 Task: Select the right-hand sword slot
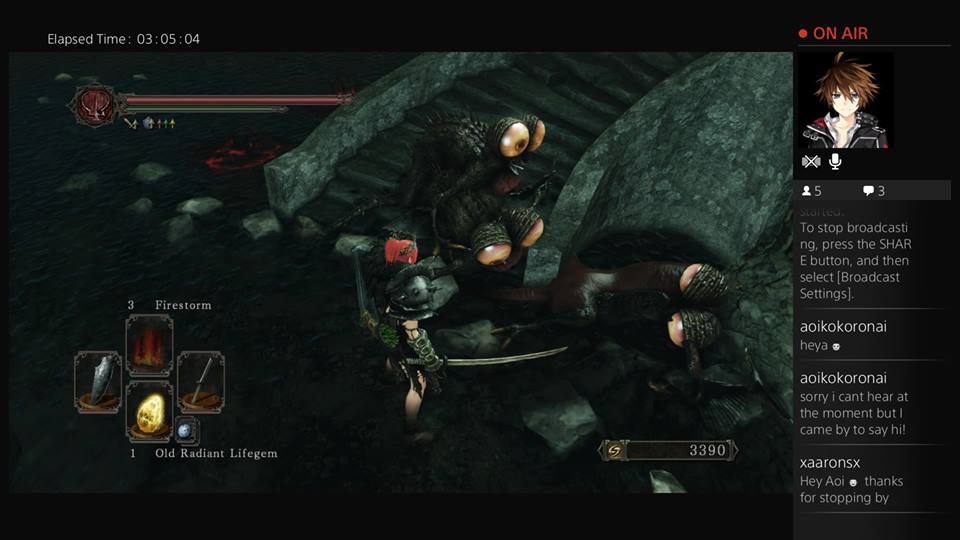pyautogui.click(x=201, y=381)
